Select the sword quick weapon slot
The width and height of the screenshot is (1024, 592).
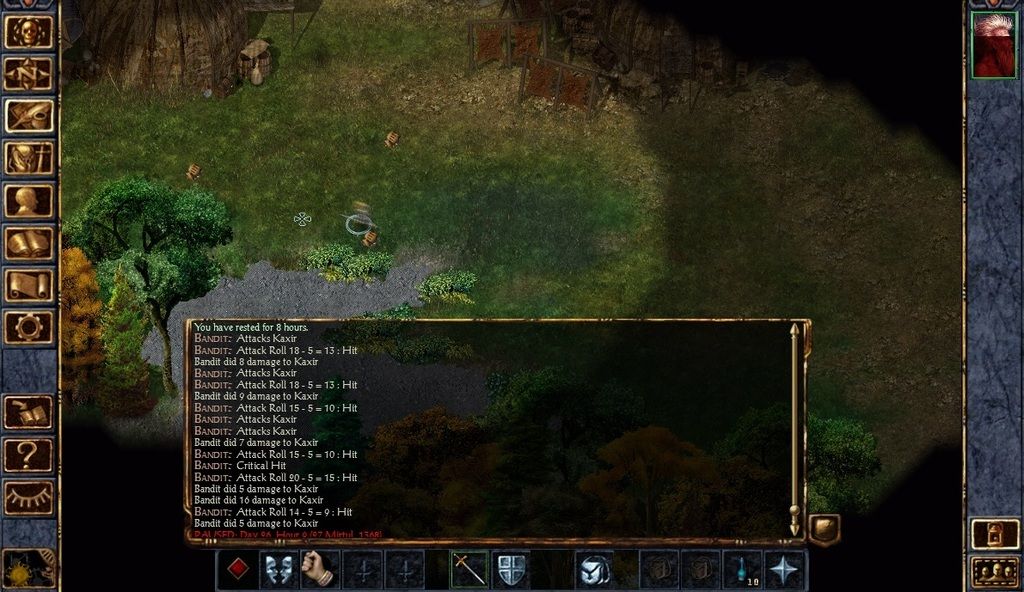click(469, 569)
